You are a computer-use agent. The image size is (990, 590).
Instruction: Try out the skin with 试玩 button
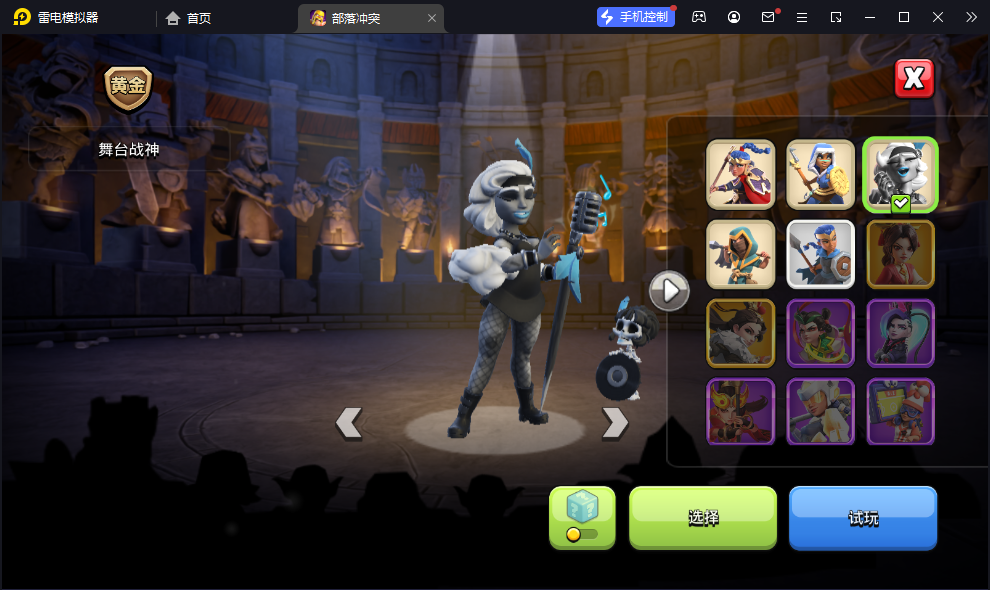(863, 517)
